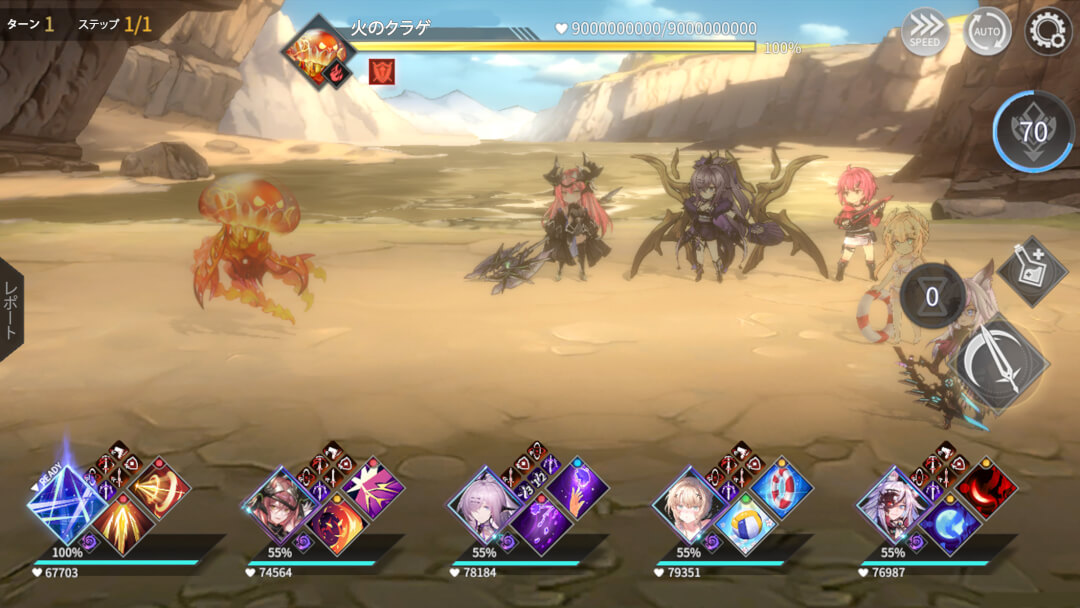The height and width of the screenshot is (608, 1080).
Task: Activate the sword and crescent attack button
Action: coord(1003,361)
